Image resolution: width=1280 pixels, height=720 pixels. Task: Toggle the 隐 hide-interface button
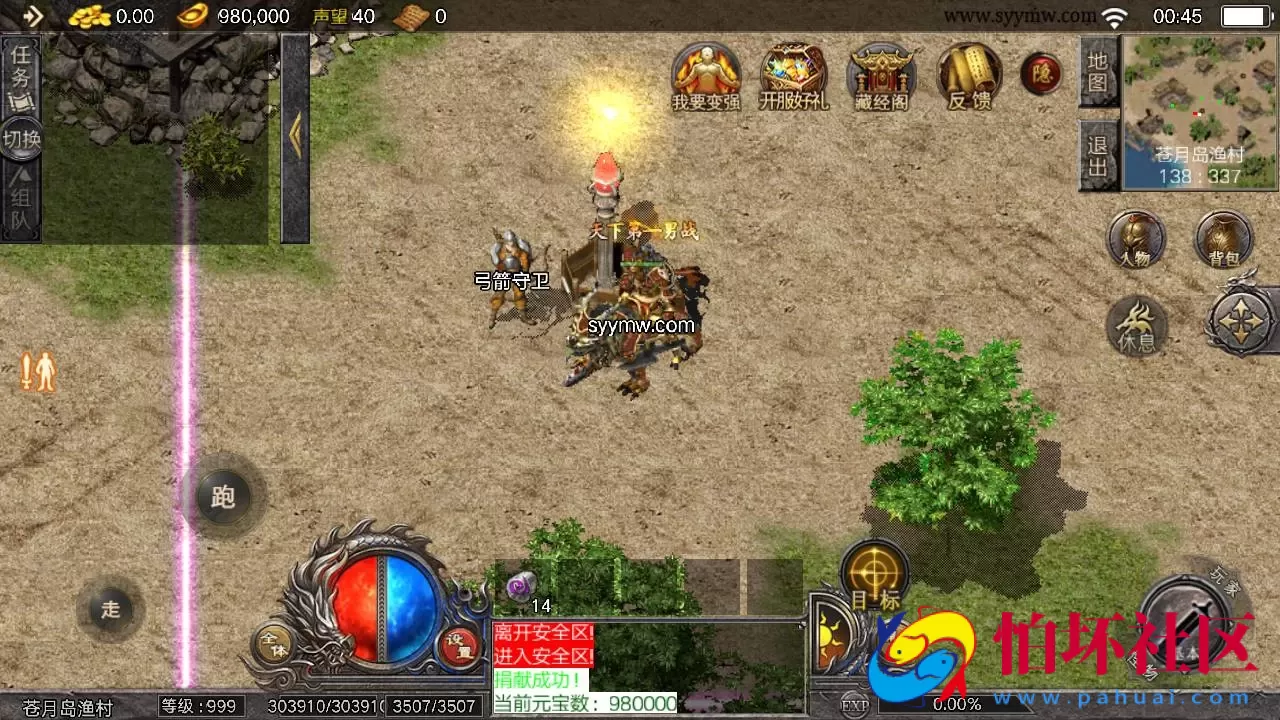[1041, 73]
